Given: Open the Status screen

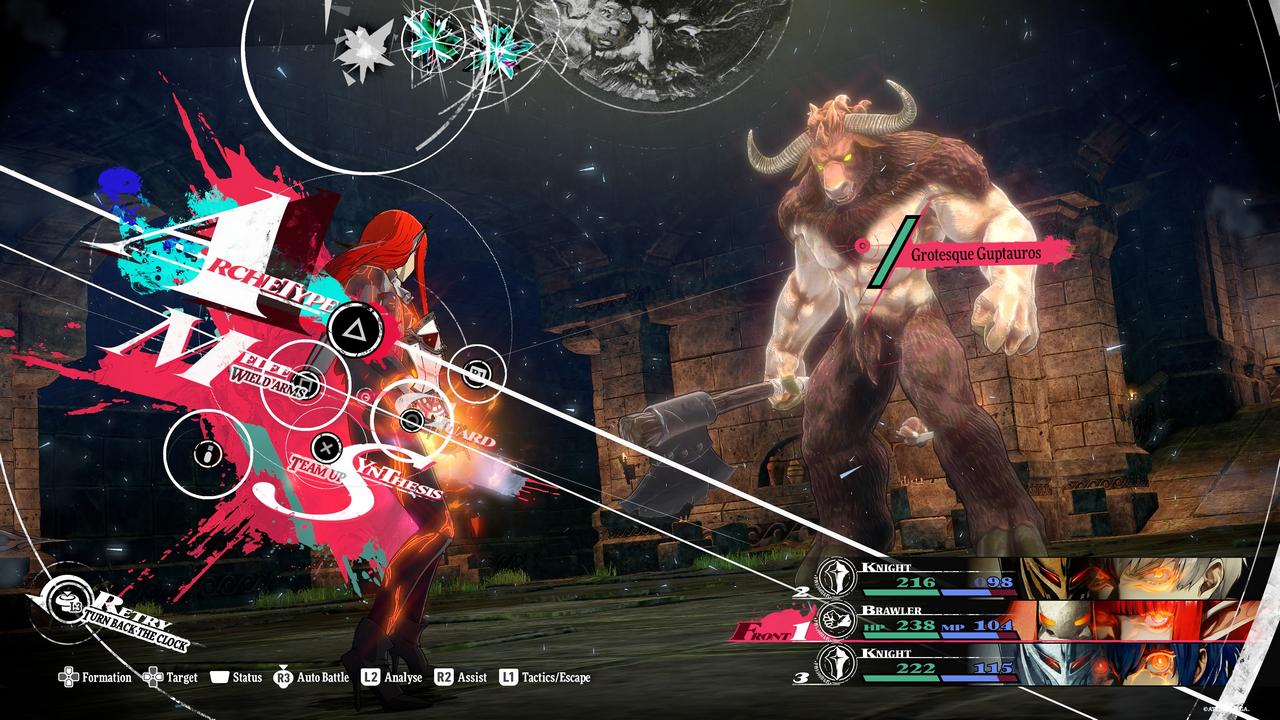Looking at the screenshot, I should (236, 677).
